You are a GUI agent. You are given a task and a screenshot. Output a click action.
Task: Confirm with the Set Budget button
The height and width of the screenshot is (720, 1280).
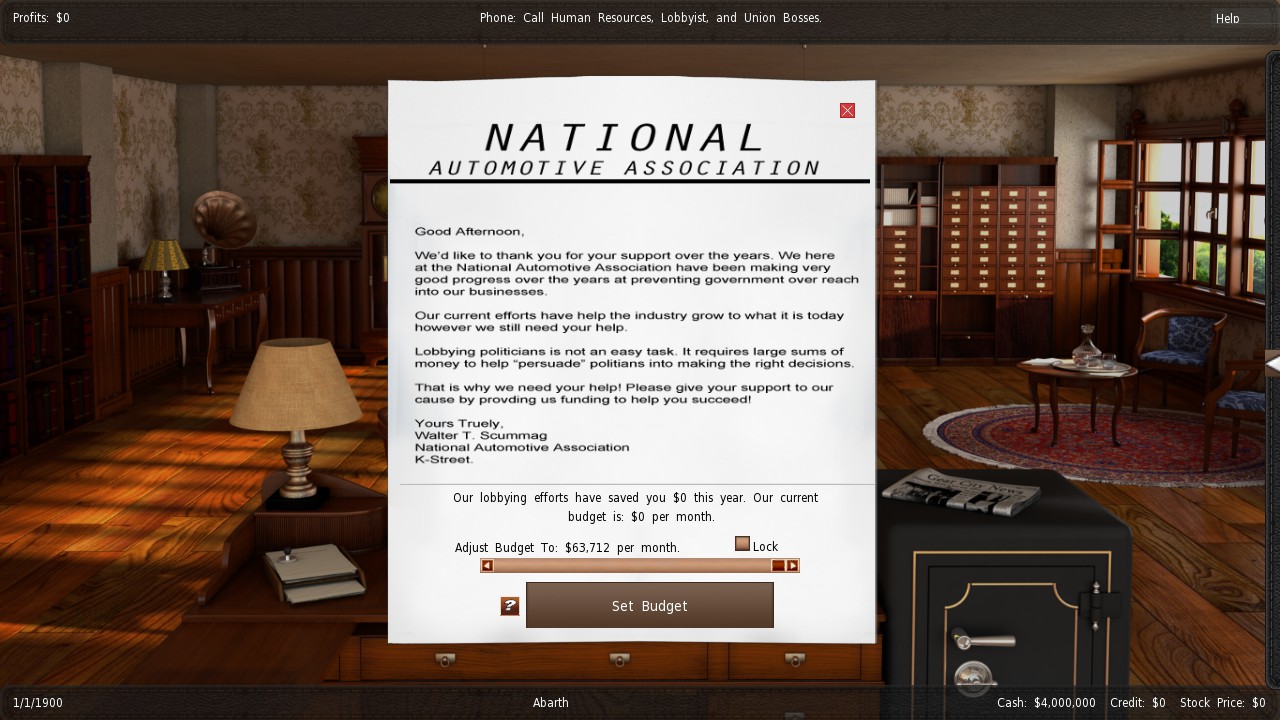point(649,606)
